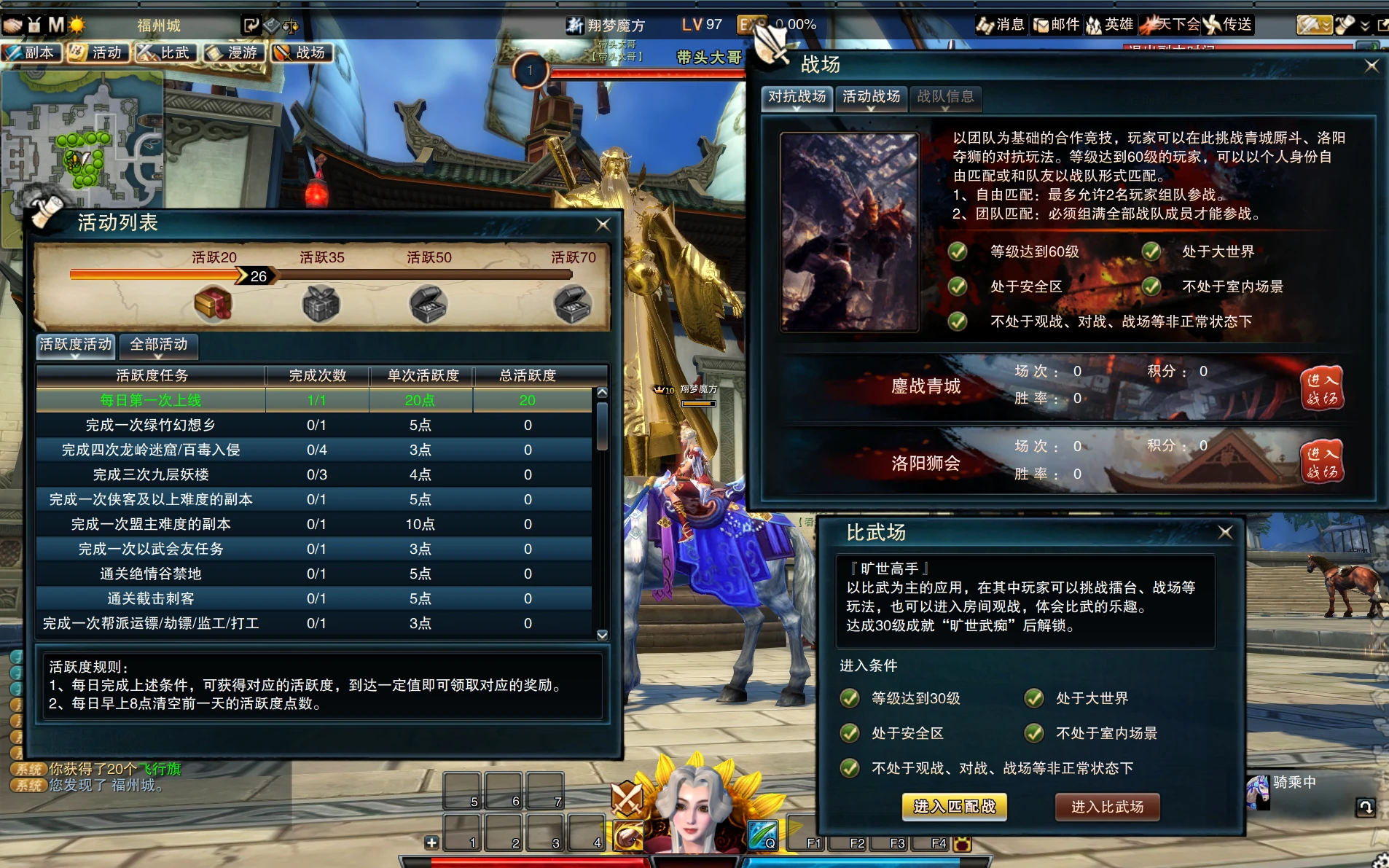1389x868 pixels.
Task: Open the 副本 dungeon menu
Action: click(30, 52)
